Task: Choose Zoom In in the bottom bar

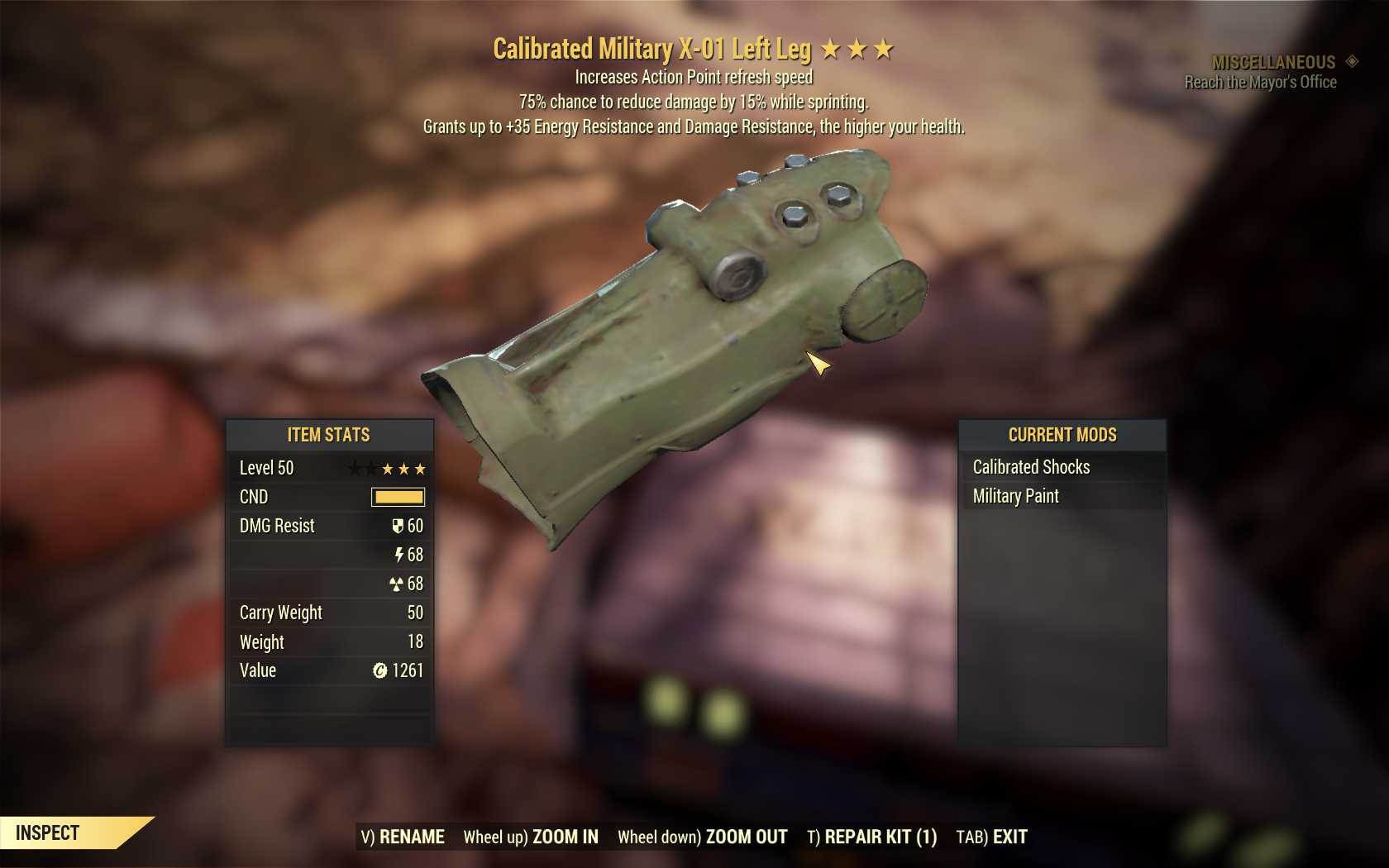Action: coord(531,837)
